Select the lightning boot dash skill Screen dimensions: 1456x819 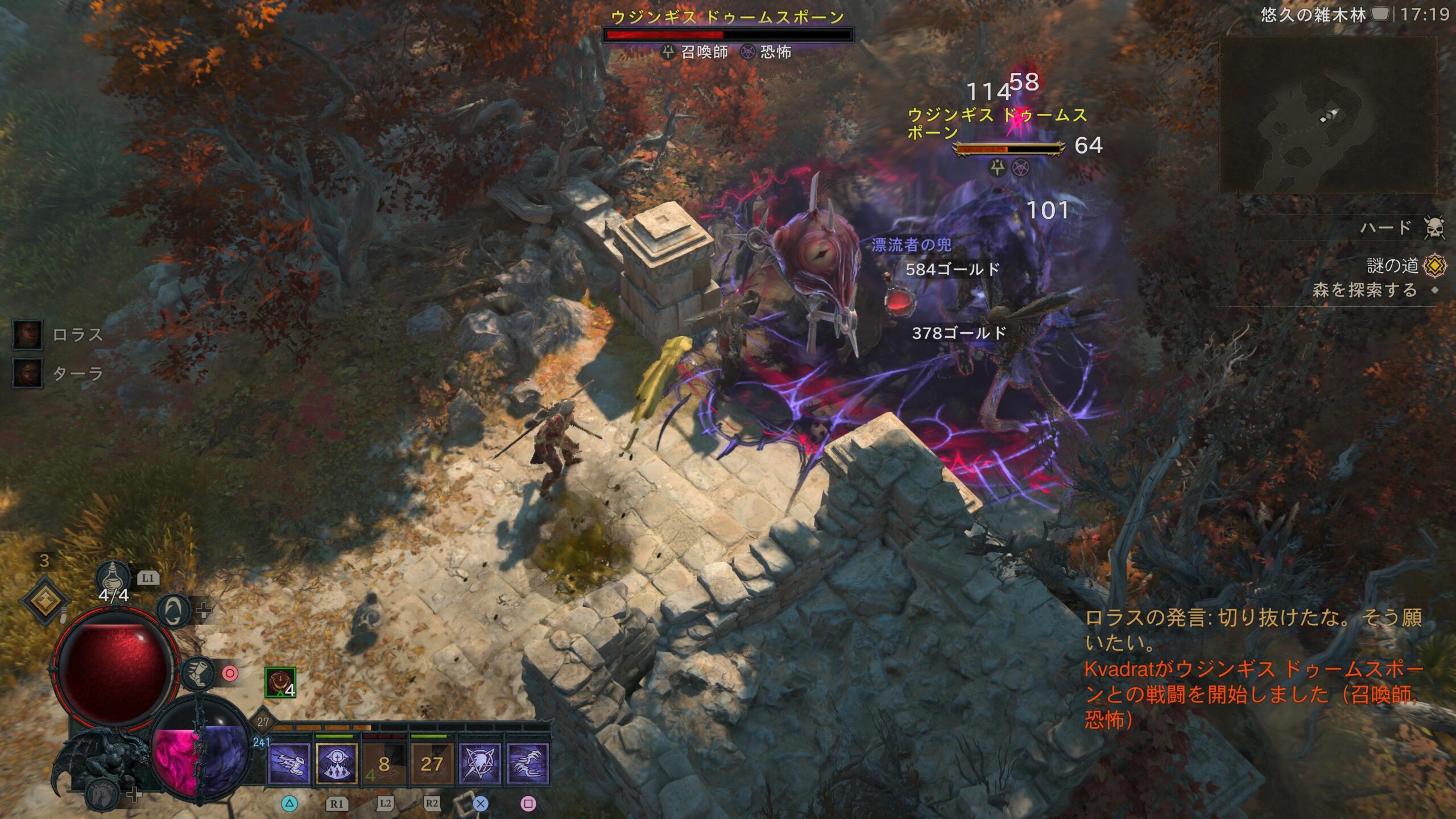[x=289, y=763]
